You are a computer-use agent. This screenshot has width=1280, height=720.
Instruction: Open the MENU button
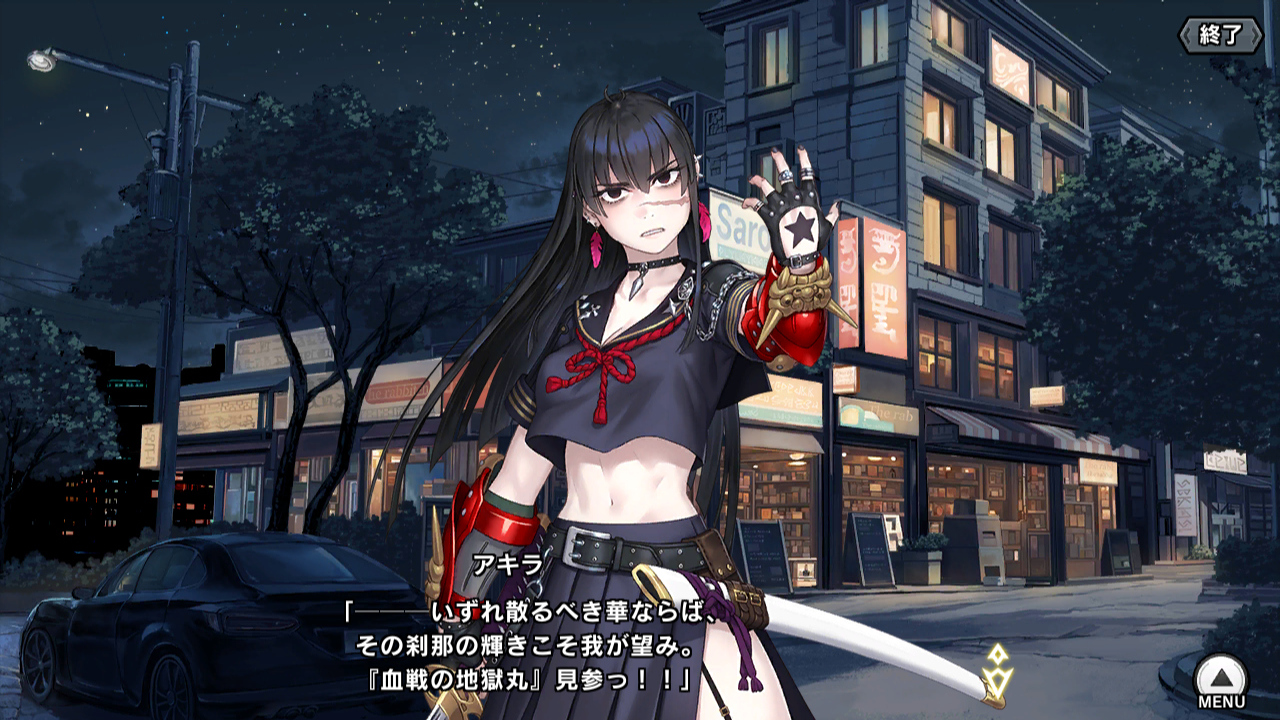[1221, 681]
